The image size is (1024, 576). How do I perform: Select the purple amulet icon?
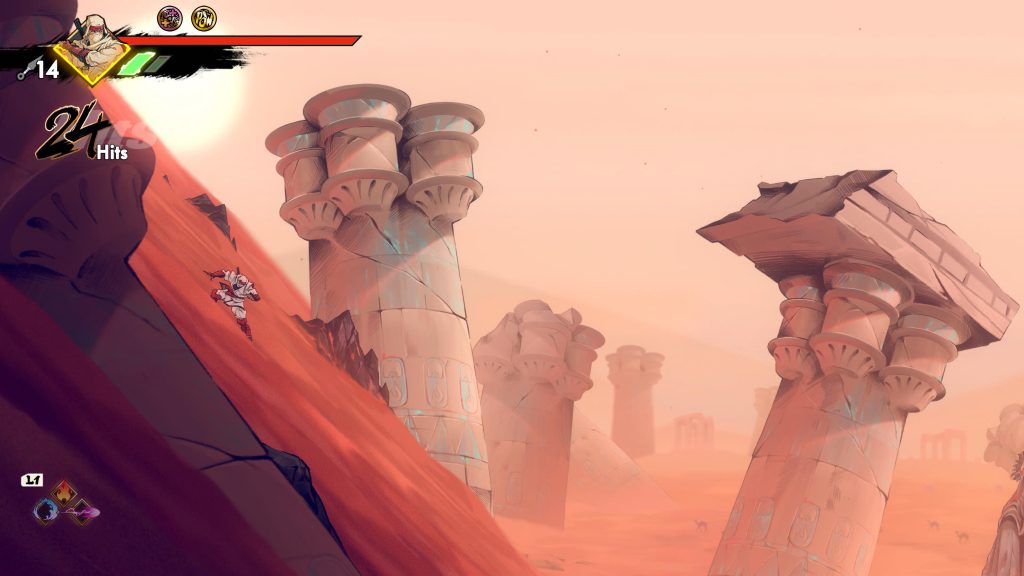(170, 18)
